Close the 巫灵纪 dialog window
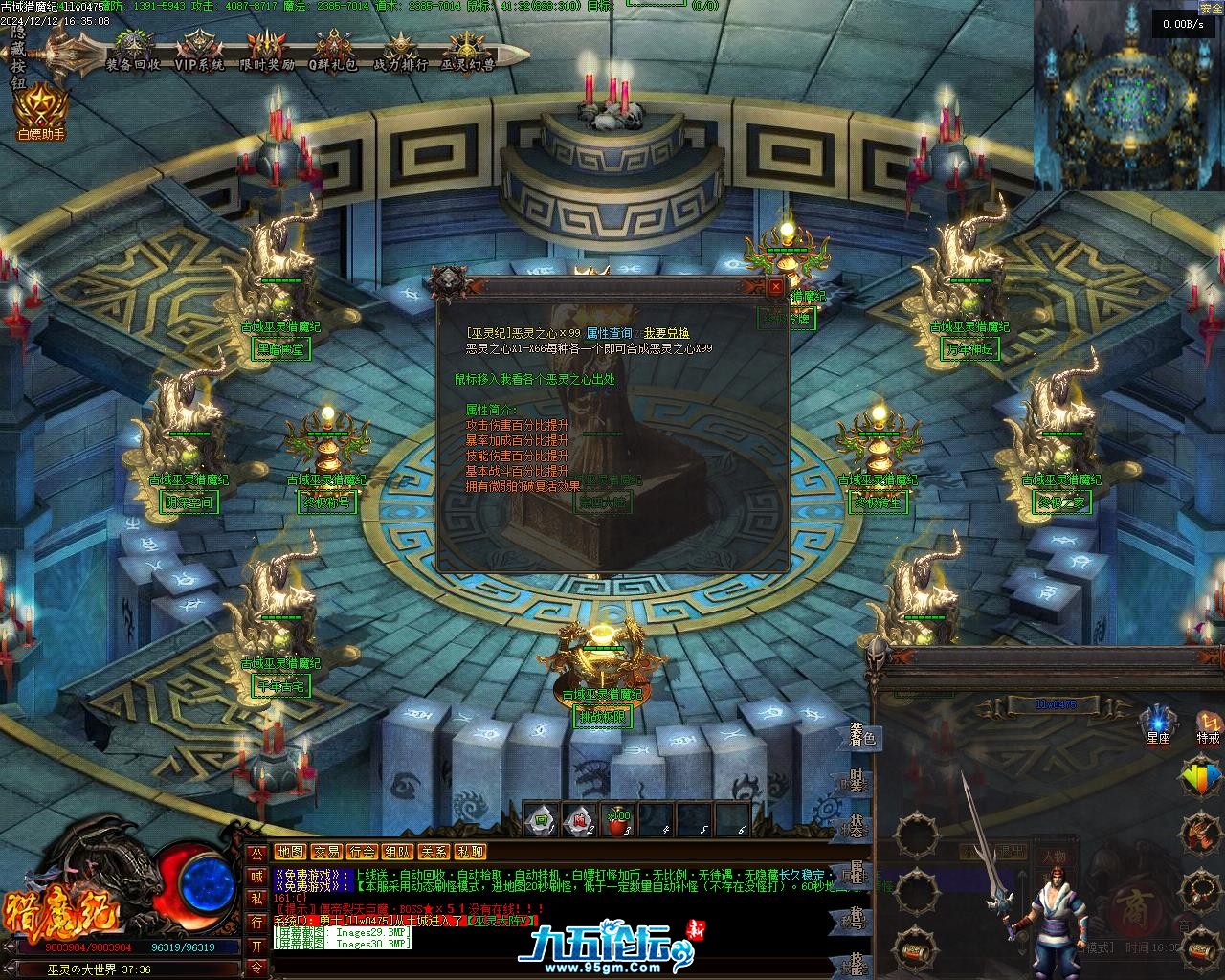This screenshot has width=1225, height=980. coord(776,286)
